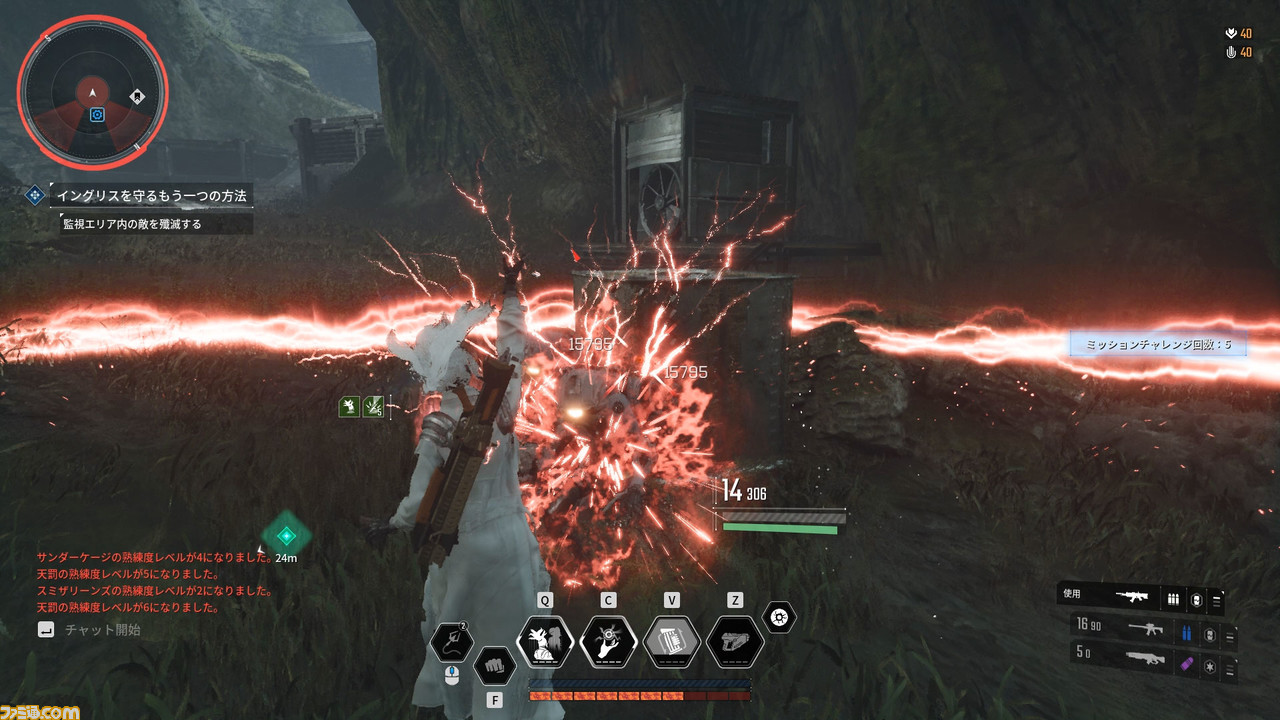The height and width of the screenshot is (720, 1280).
Task: Activate the Q skill with raised hand
Action: click(x=545, y=641)
